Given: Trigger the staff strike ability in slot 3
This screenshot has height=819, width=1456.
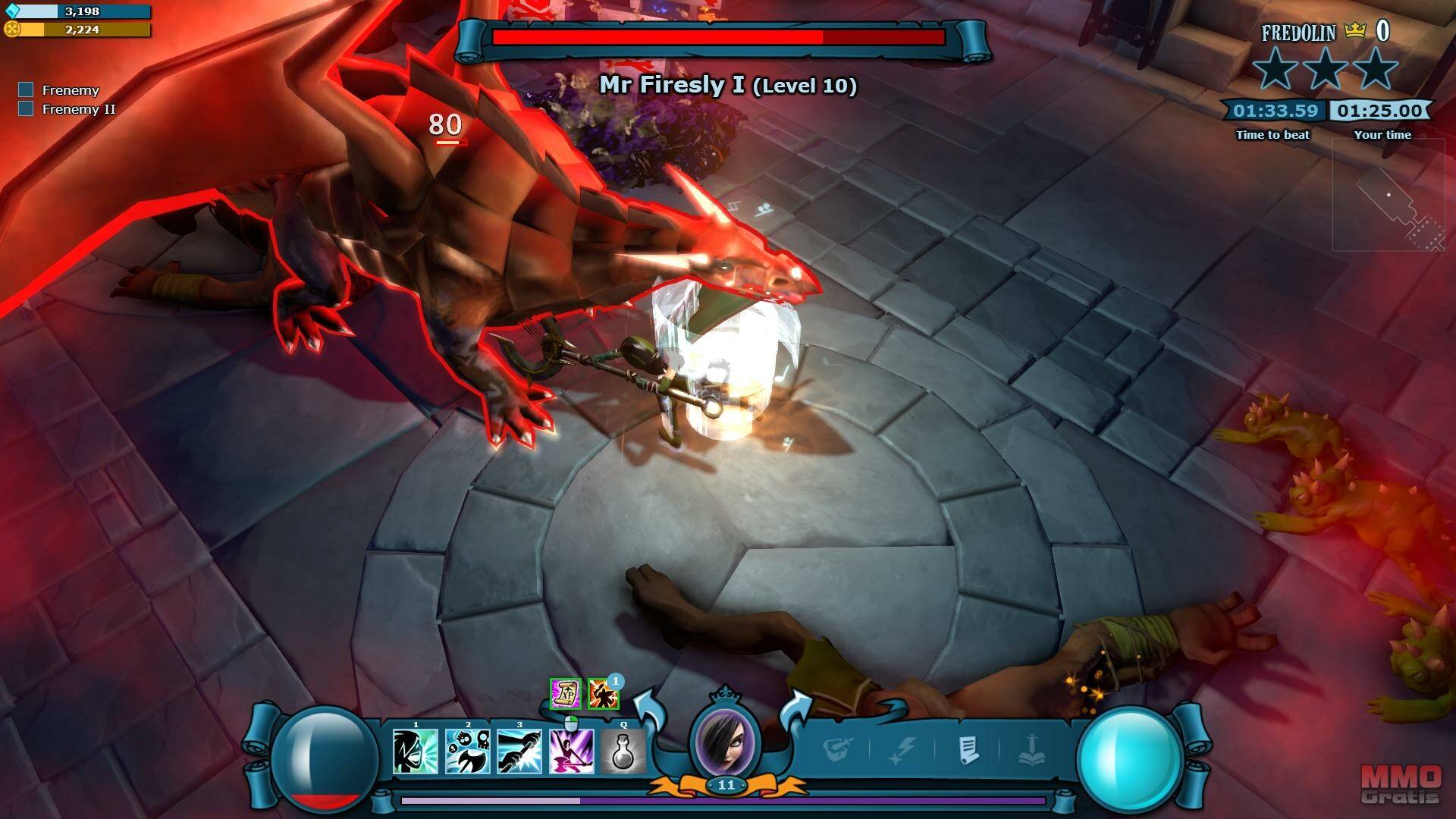Looking at the screenshot, I should coord(519,752).
